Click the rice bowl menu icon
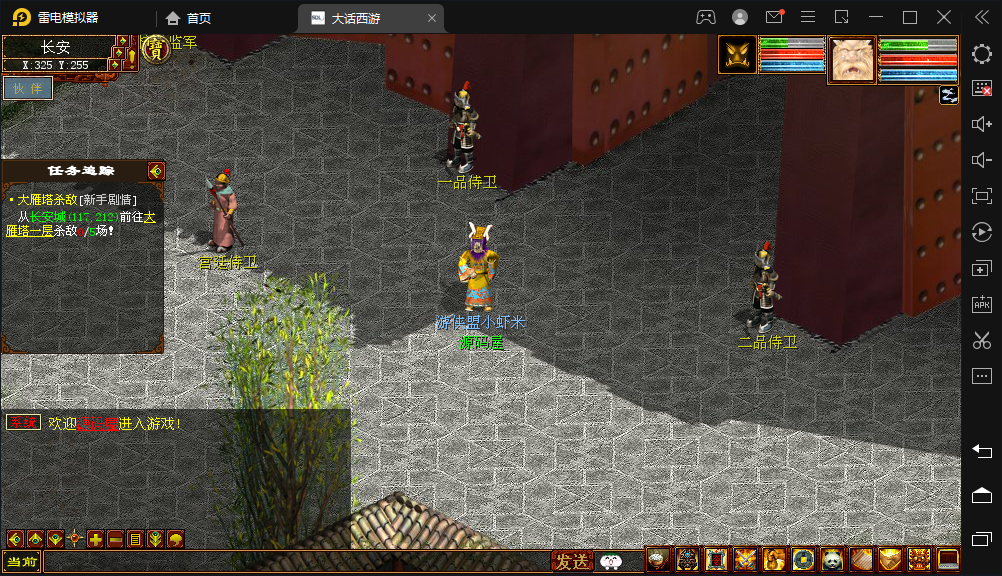This screenshot has height=576, width=1002. pos(658,560)
